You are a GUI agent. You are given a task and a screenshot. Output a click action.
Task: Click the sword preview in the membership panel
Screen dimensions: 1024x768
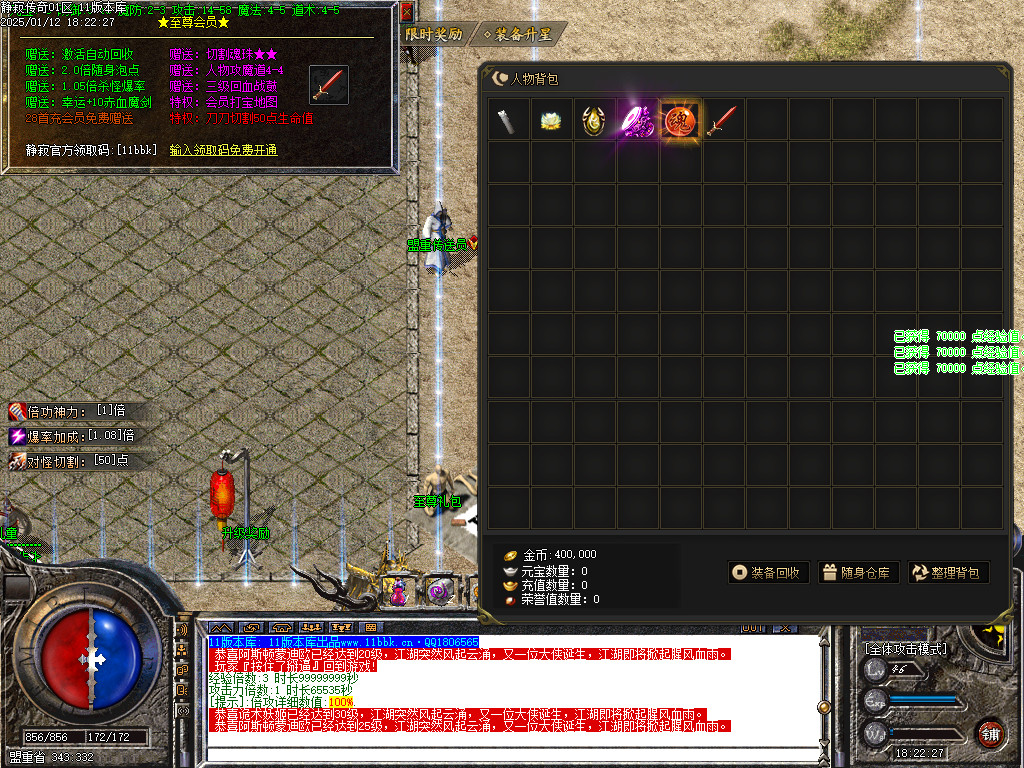[328, 86]
